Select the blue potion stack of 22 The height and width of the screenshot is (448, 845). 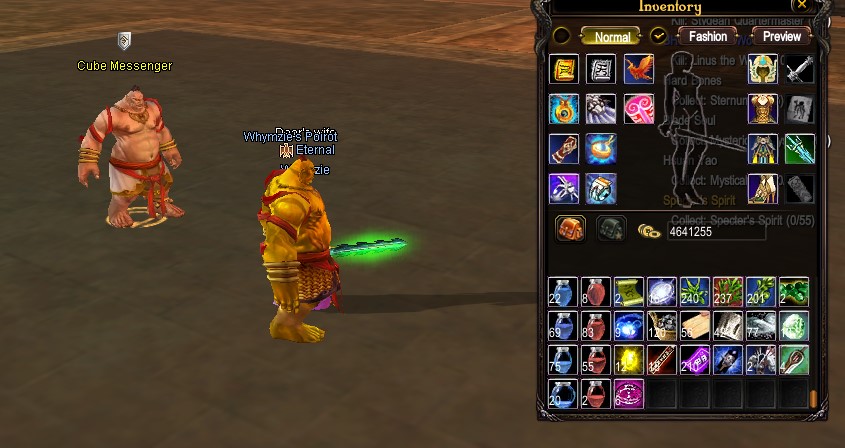click(563, 292)
